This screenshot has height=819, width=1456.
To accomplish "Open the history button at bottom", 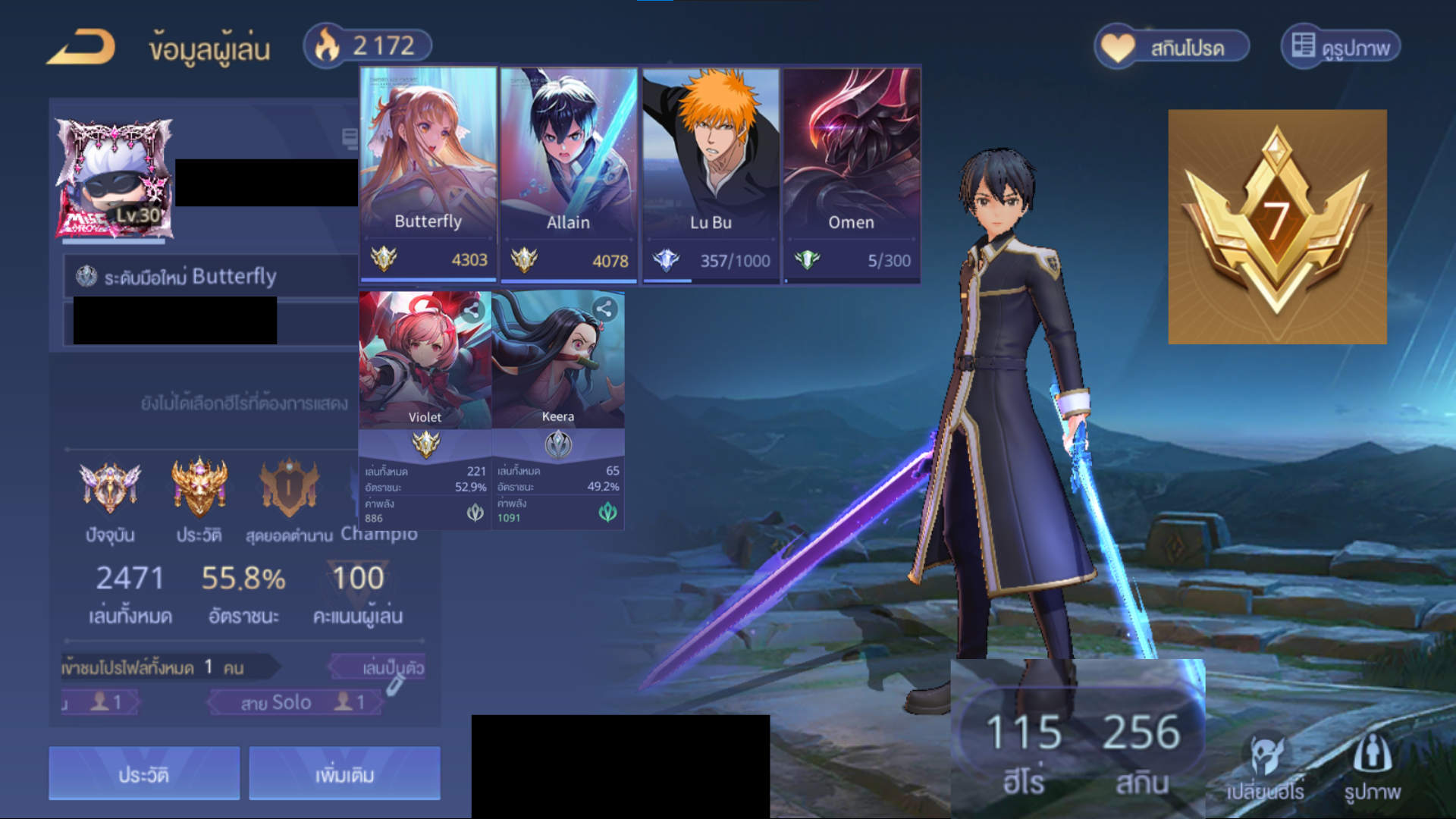I will pos(144,774).
